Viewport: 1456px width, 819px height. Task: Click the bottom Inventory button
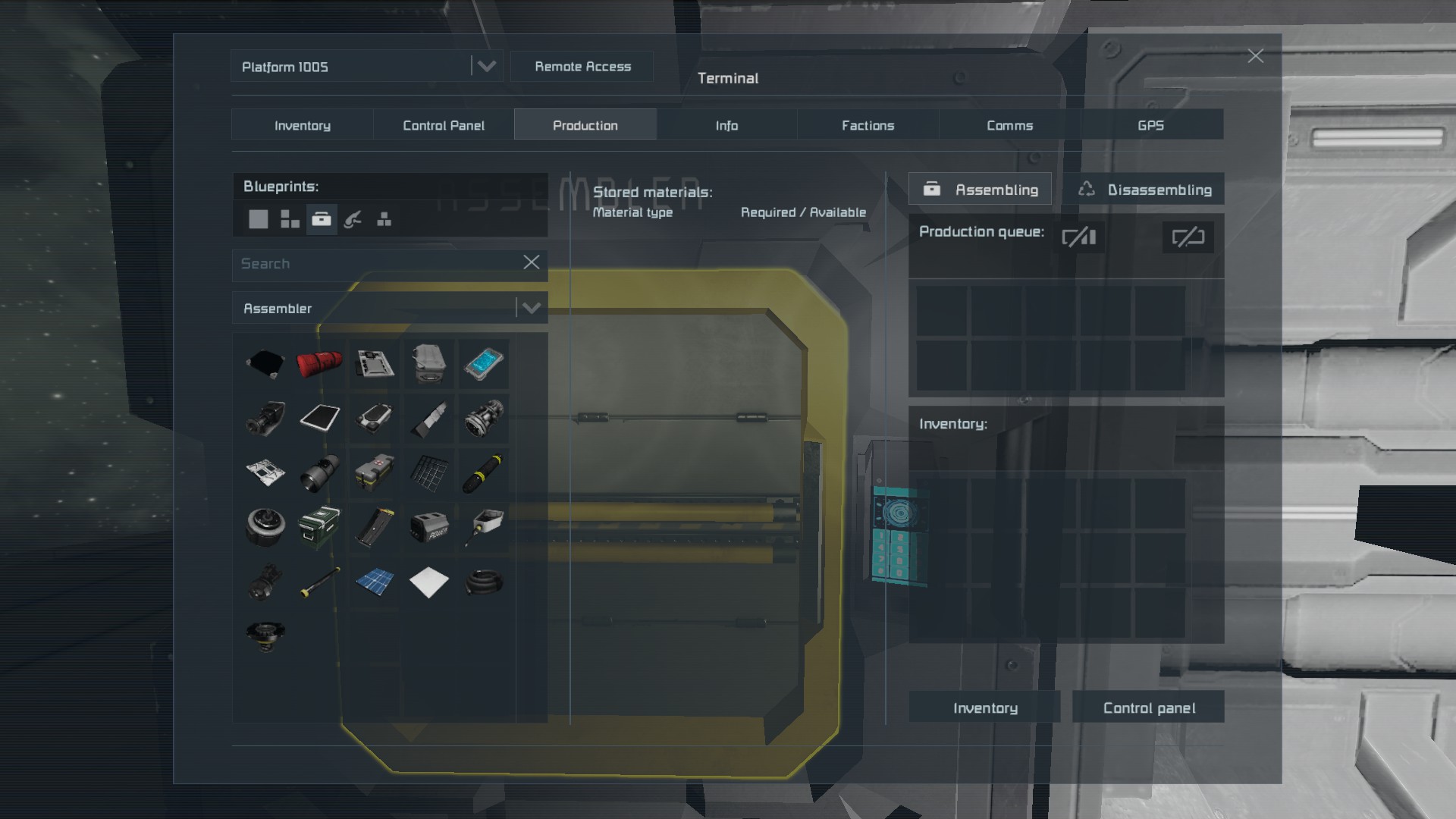(984, 708)
